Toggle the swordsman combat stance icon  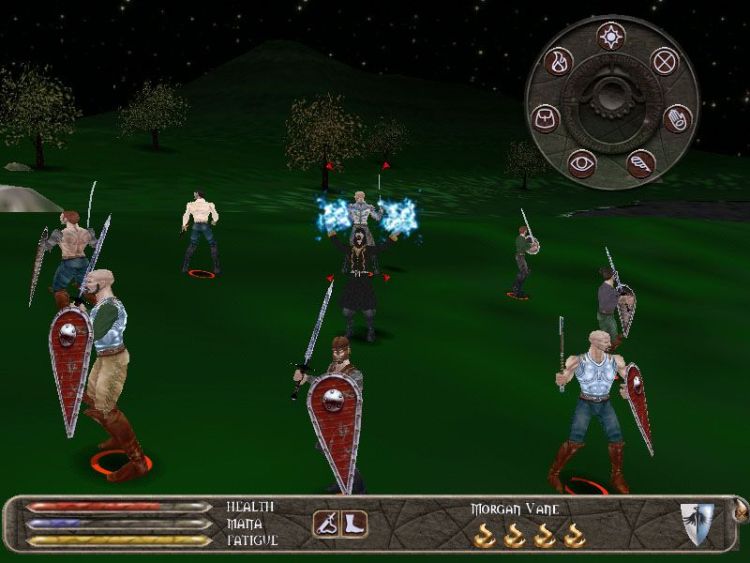tap(326, 523)
